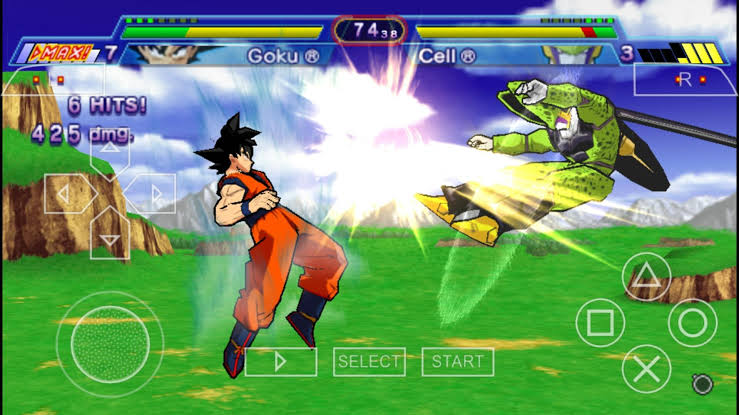Tap the D-pad right arrow

point(153,194)
